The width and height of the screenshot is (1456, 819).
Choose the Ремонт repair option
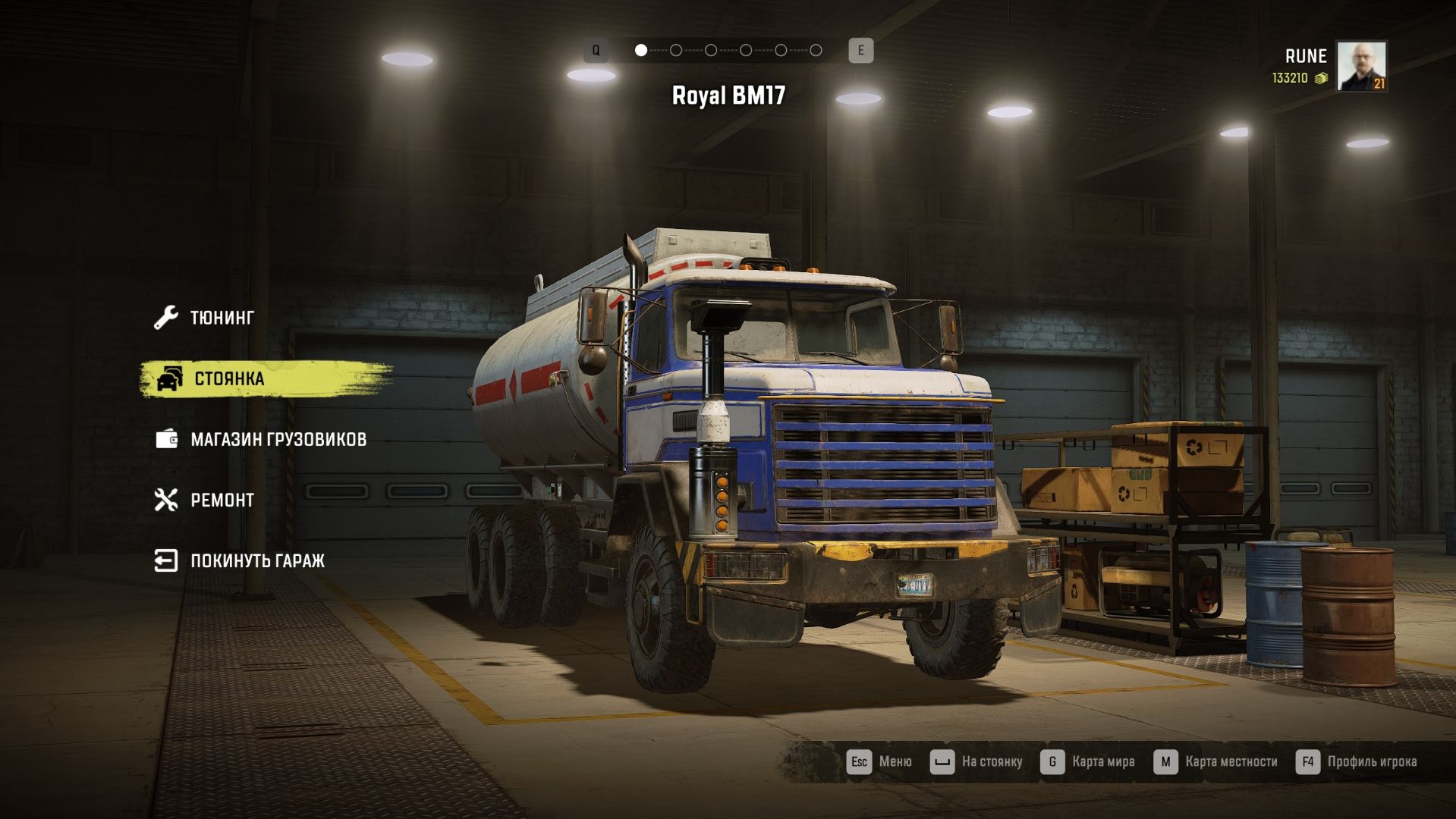pyautogui.click(x=222, y=500)
